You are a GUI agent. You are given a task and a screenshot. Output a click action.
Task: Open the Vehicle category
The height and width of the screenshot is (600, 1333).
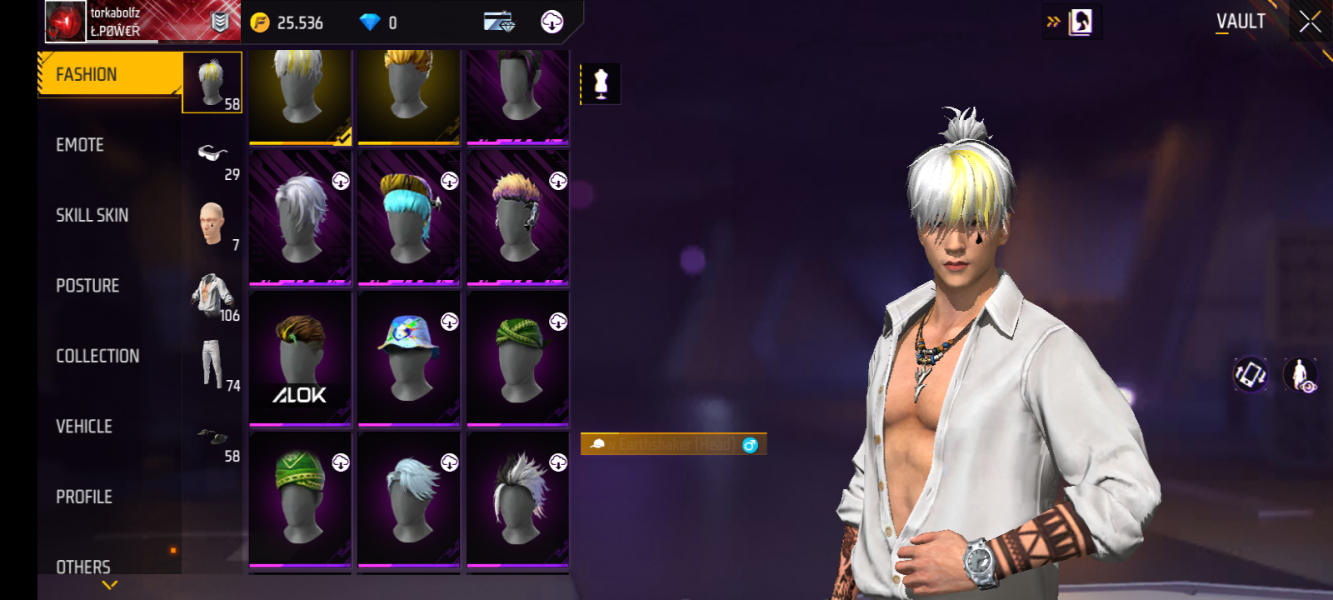point(84,426)
